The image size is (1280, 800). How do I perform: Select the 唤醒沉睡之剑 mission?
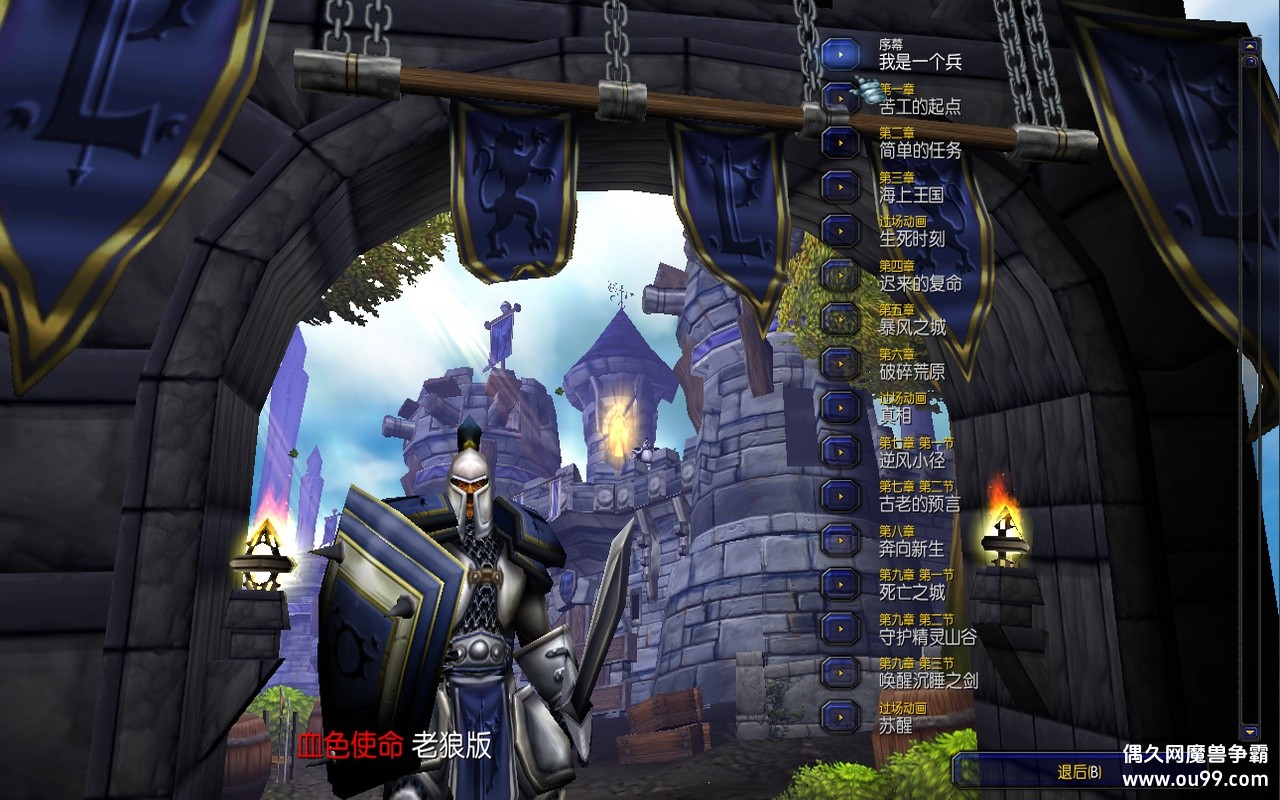click(841, 672)
